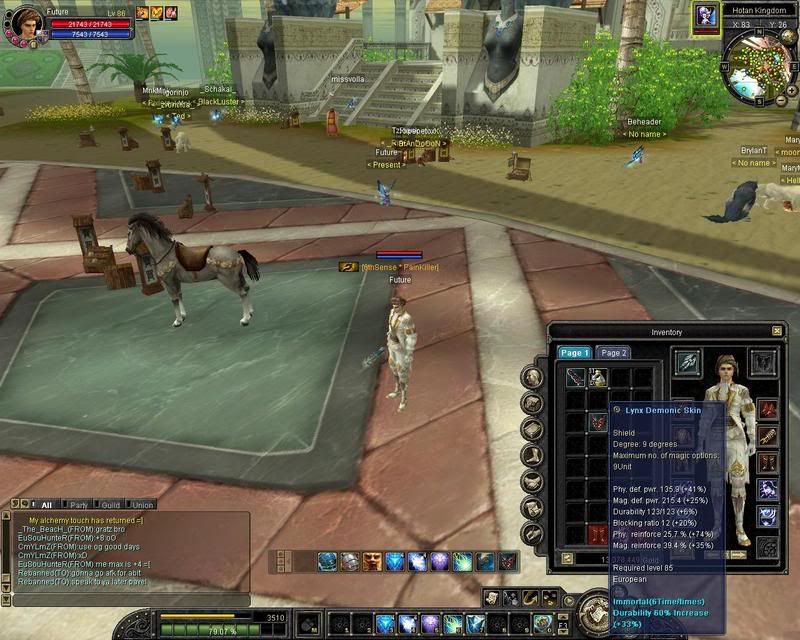Switch chat to the Party tab

pyautogui.click(x=78, y=505)
